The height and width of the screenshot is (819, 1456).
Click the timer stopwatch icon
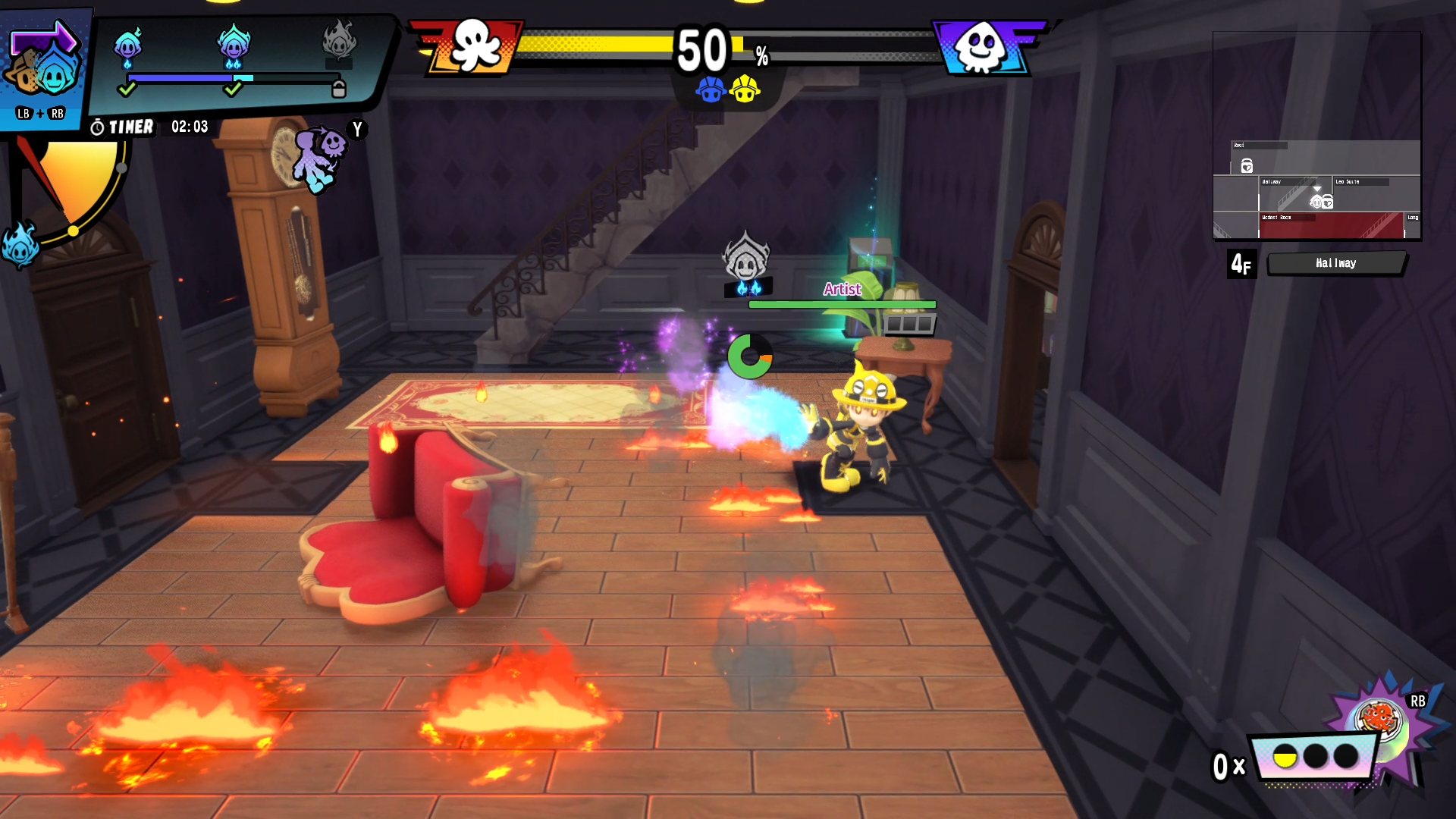[x=97, y=127]
